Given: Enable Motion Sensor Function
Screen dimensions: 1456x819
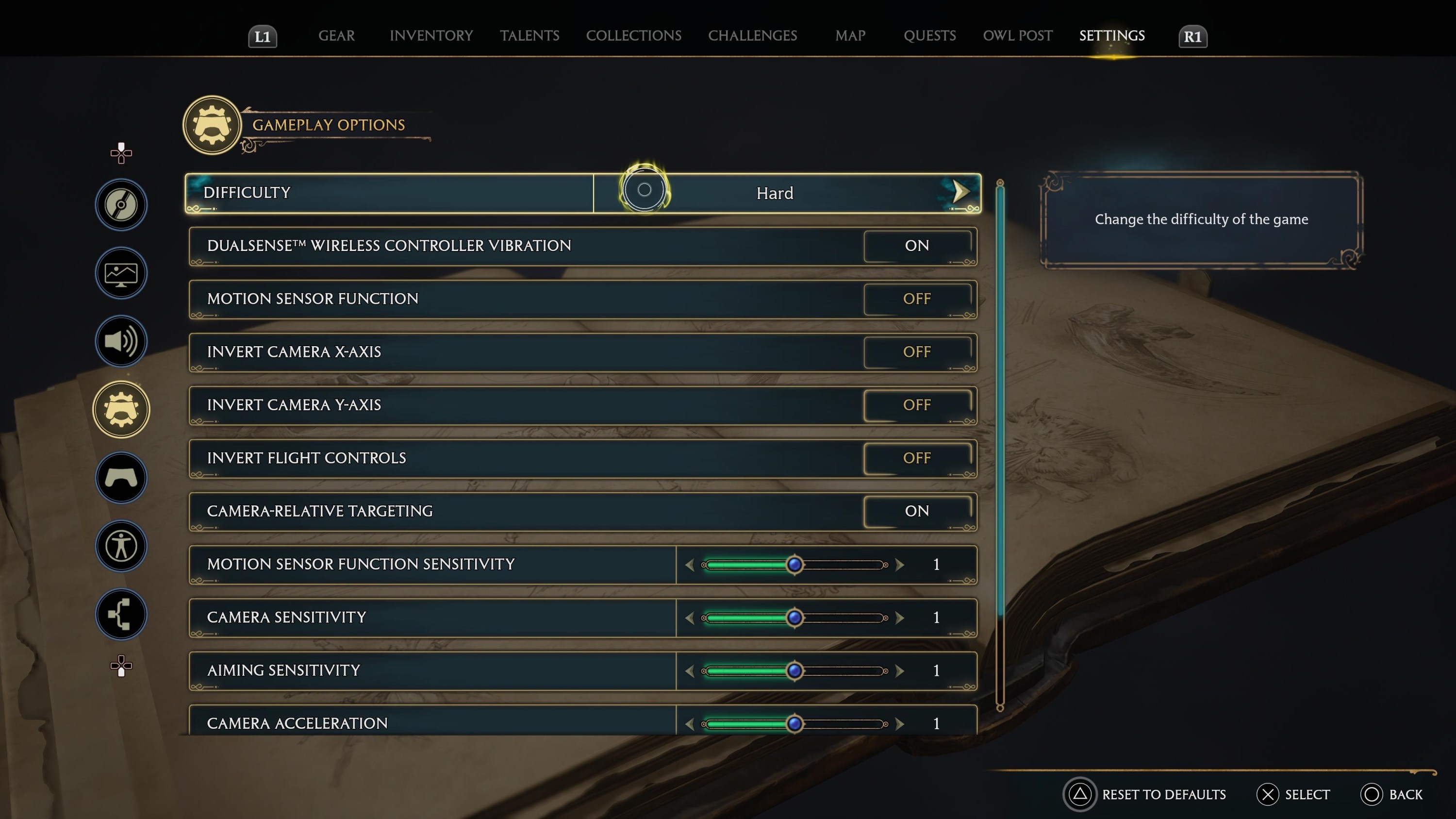Looking at the screenshot, I should [x=918, y=299].
